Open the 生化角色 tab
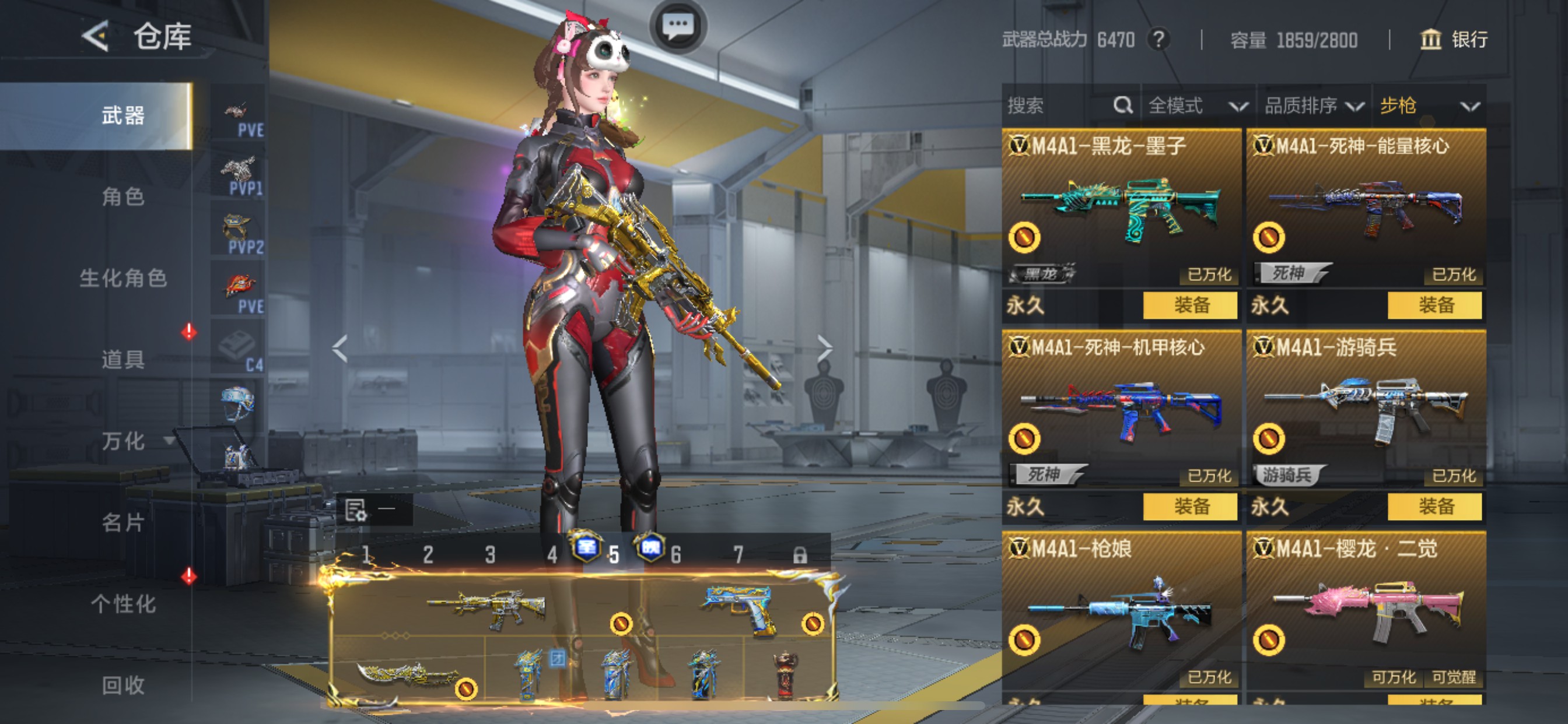This screenshot has width=1568, height=724. 123,278
